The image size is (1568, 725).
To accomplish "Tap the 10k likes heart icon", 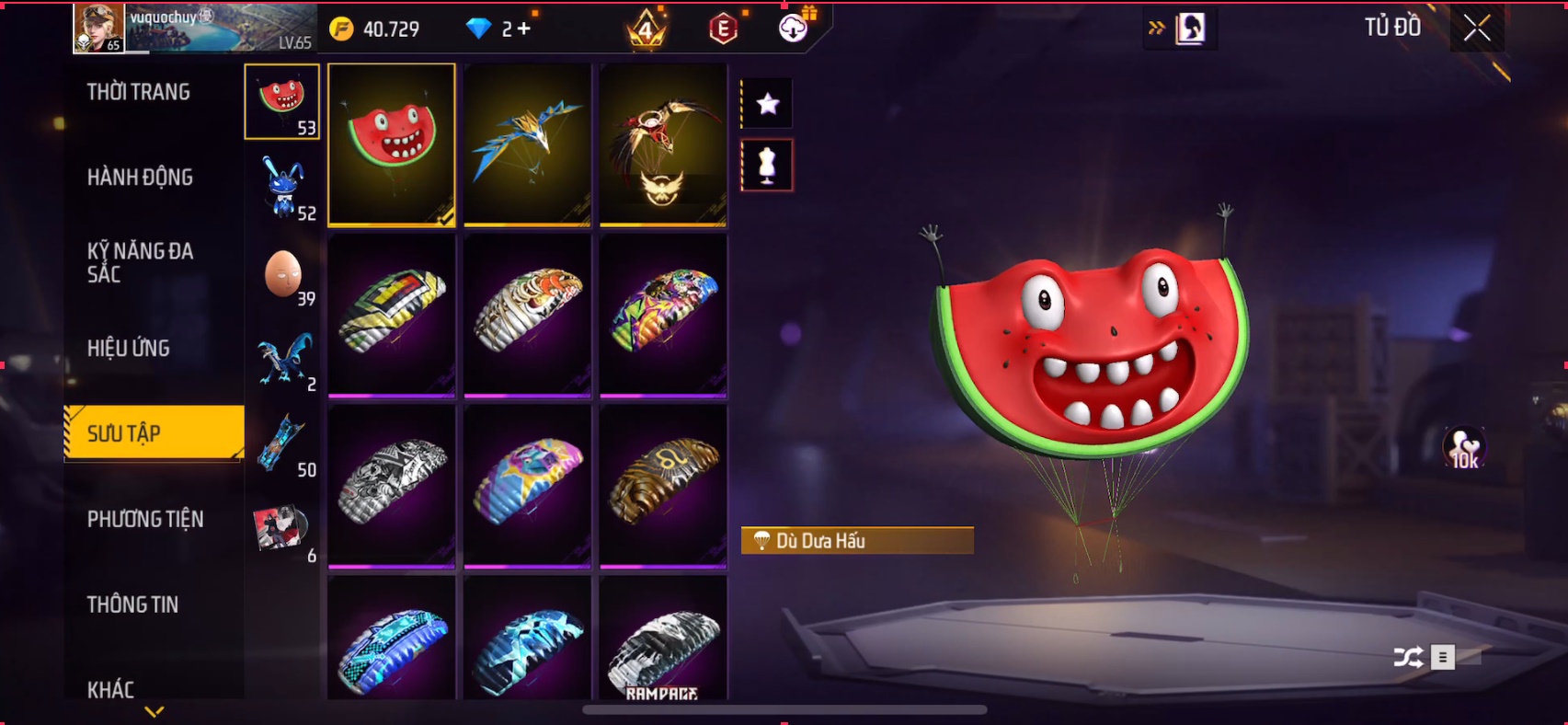I will (1464, 449).
